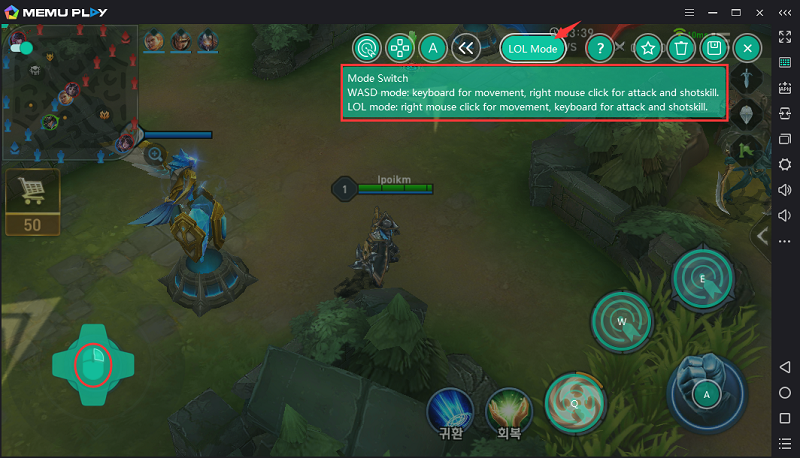Switch key mapping with the LOL Mode button
Image resolution: width=800 pixels, height=458 pixels.
pos(532,48)
